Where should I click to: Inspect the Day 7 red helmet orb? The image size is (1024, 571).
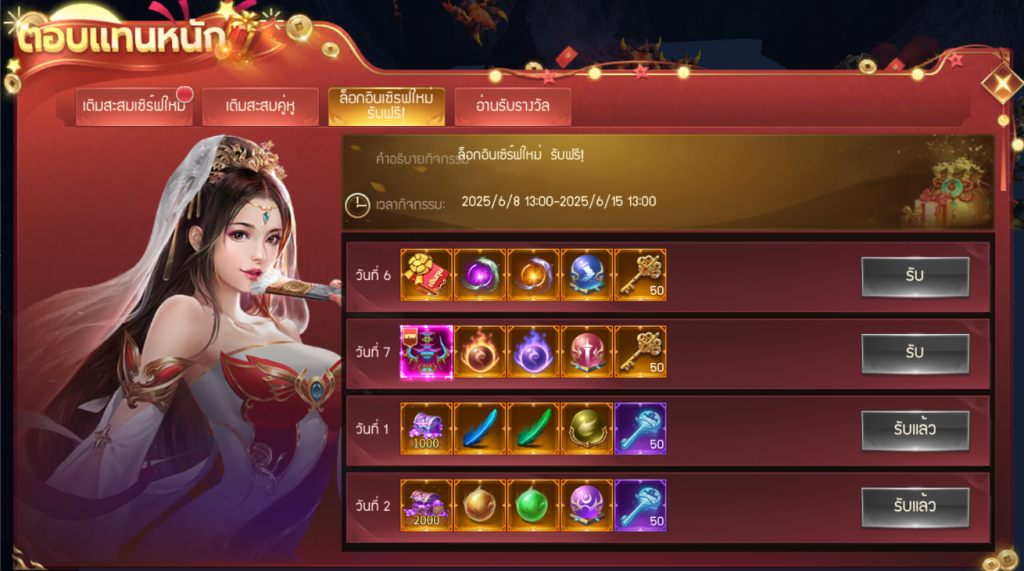point(587,352)
